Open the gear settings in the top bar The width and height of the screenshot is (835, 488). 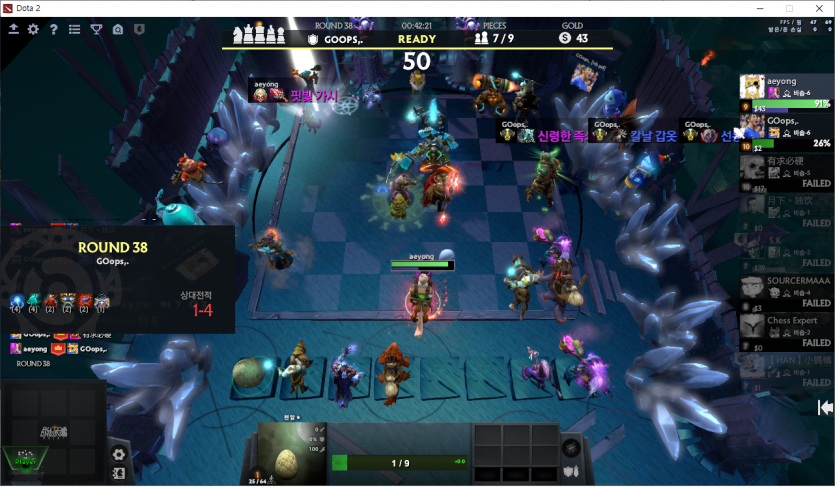33,30
